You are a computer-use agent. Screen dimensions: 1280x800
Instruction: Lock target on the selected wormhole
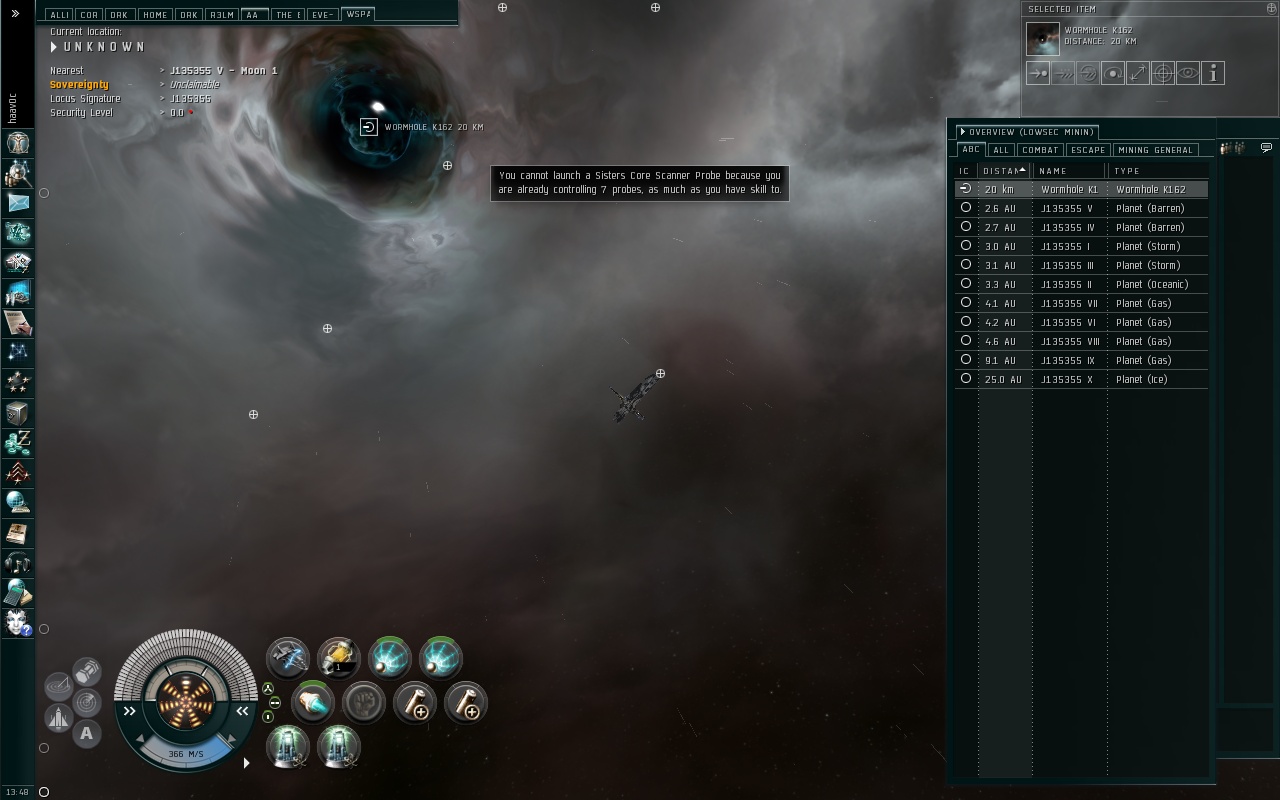click(1163, 73)
